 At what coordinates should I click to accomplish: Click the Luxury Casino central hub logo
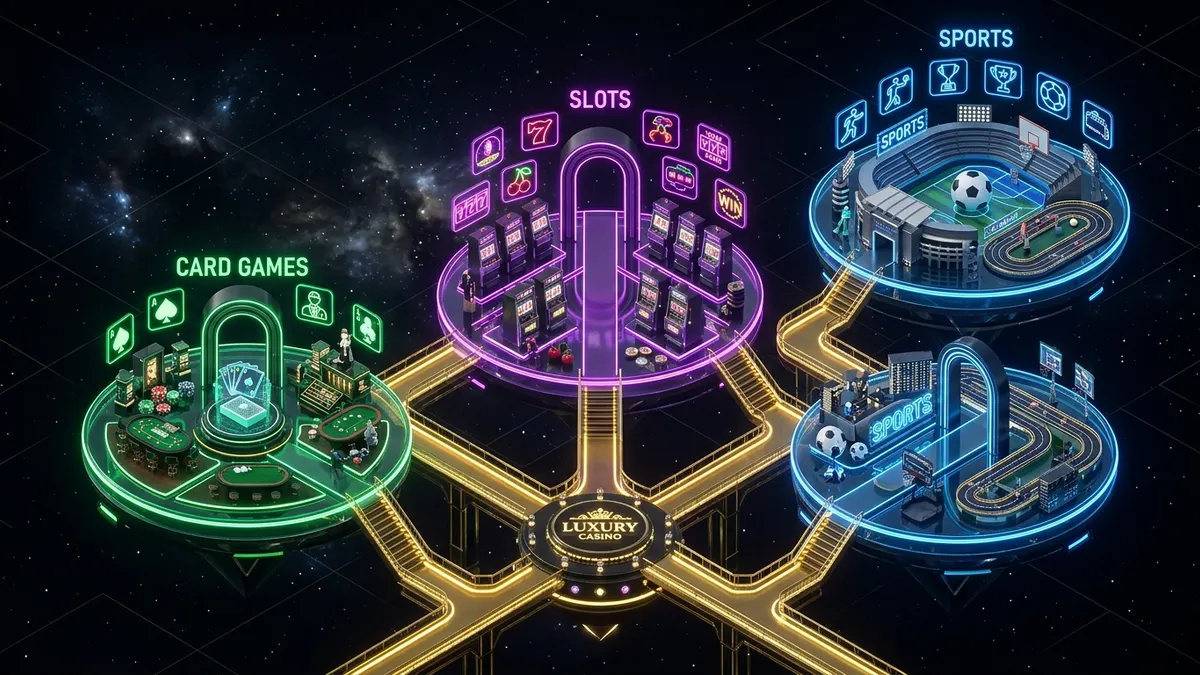pos(600,527)
